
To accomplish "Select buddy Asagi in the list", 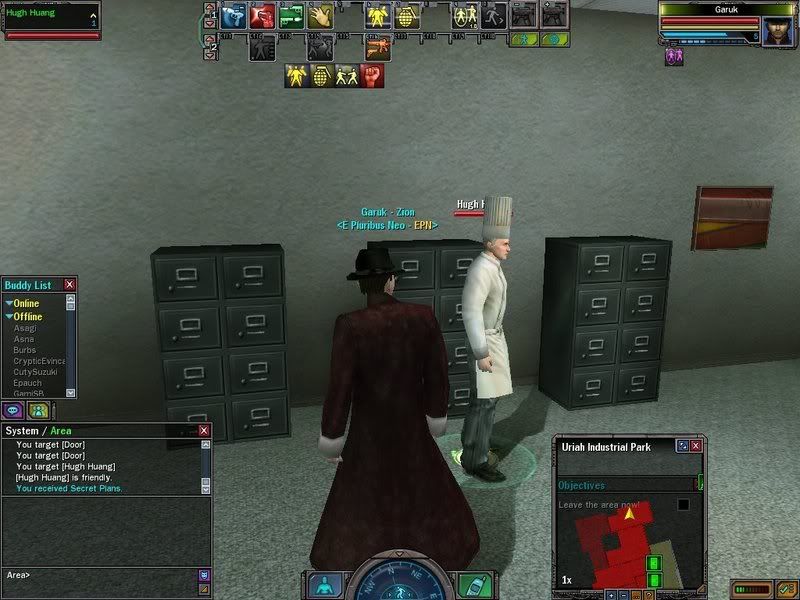I will pyautogui.click(x=25, y=328).
